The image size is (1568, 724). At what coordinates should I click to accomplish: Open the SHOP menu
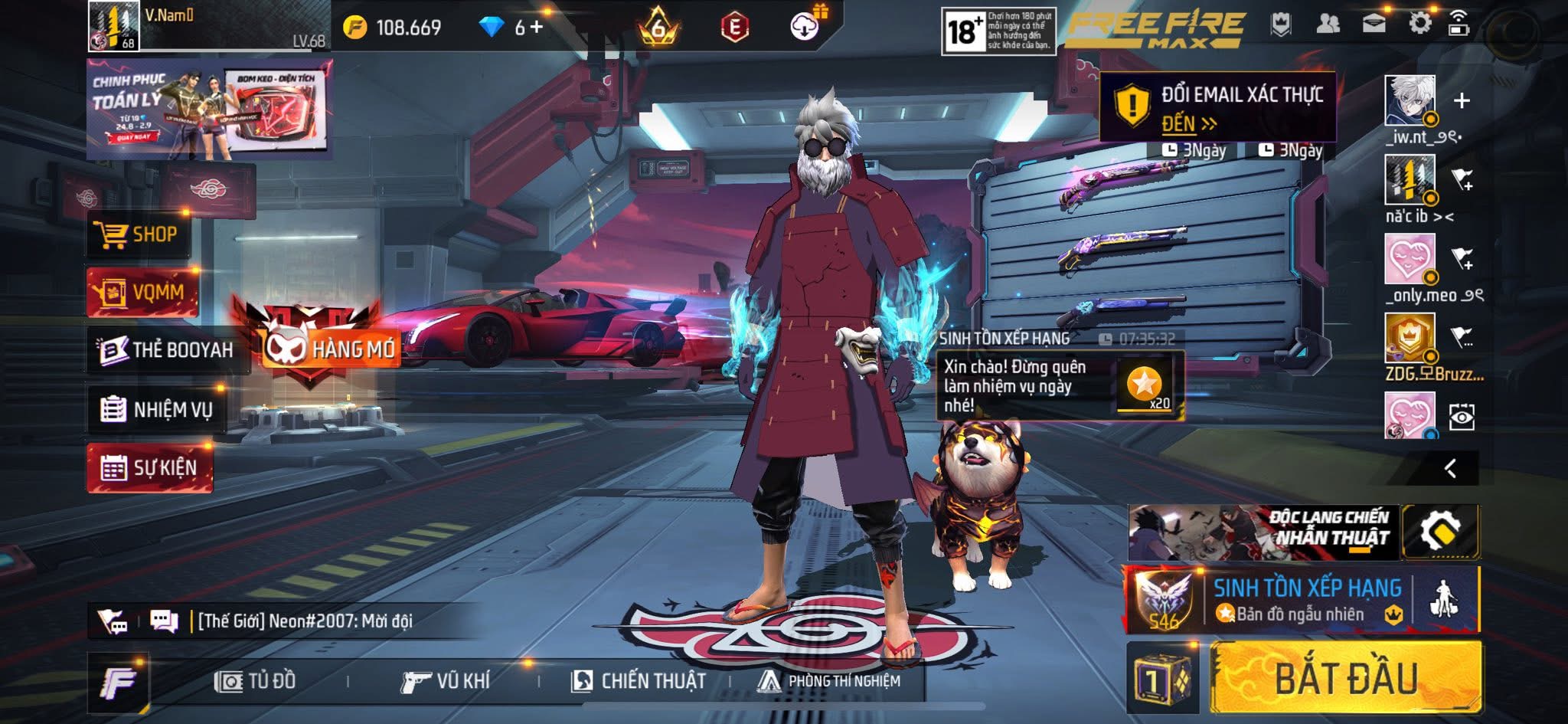coord(139,234)
